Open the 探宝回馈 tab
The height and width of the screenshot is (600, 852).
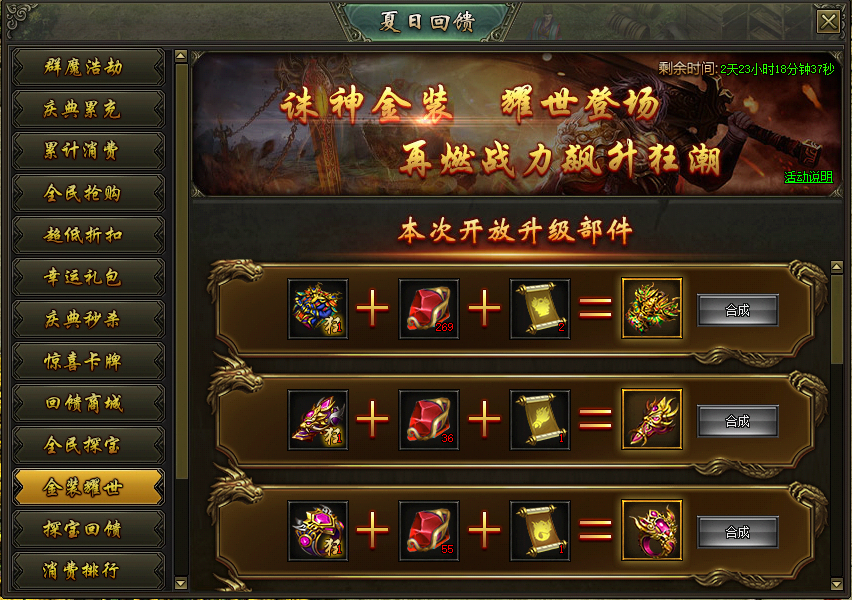tap(88, 529)
